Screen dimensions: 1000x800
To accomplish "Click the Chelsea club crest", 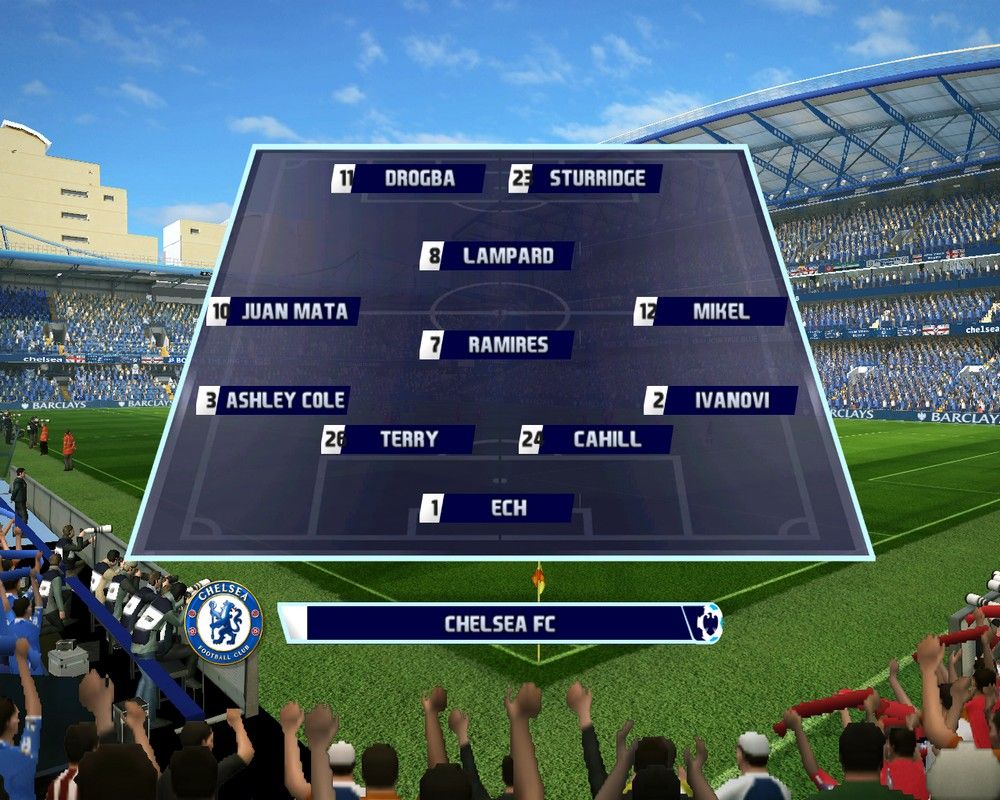I will tap(223, 623).
